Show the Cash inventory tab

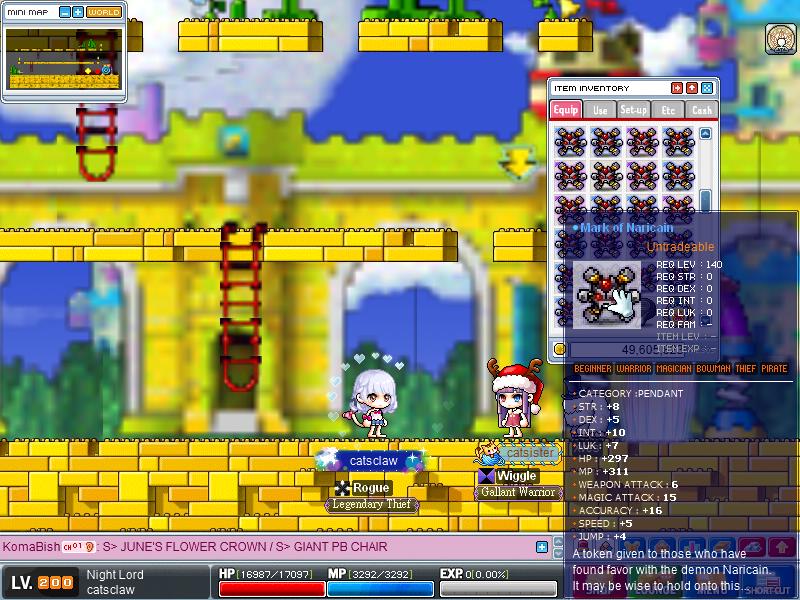pos(702,110)
